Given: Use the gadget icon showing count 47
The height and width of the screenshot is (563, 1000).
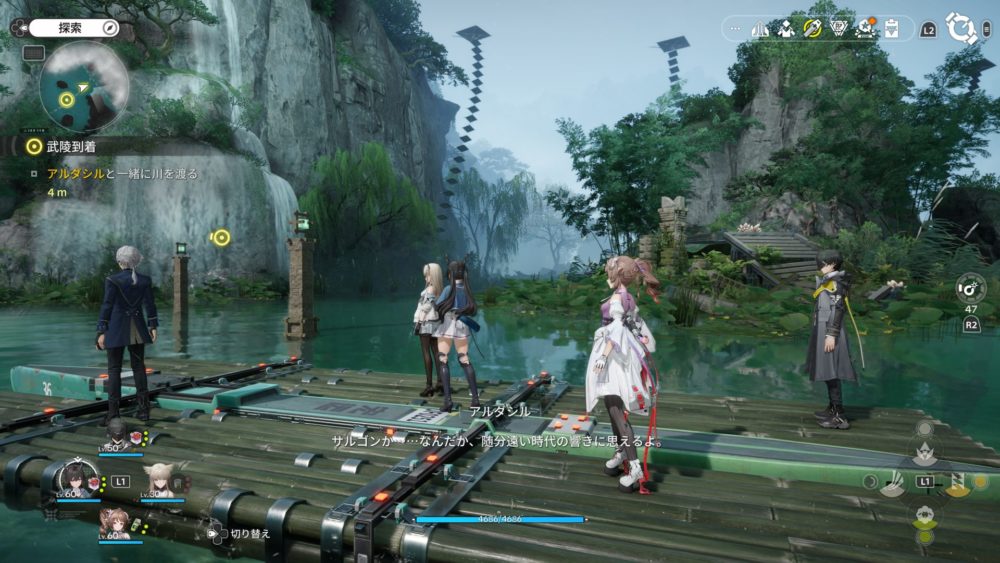Looking at the screenshot, I should 970,289.
